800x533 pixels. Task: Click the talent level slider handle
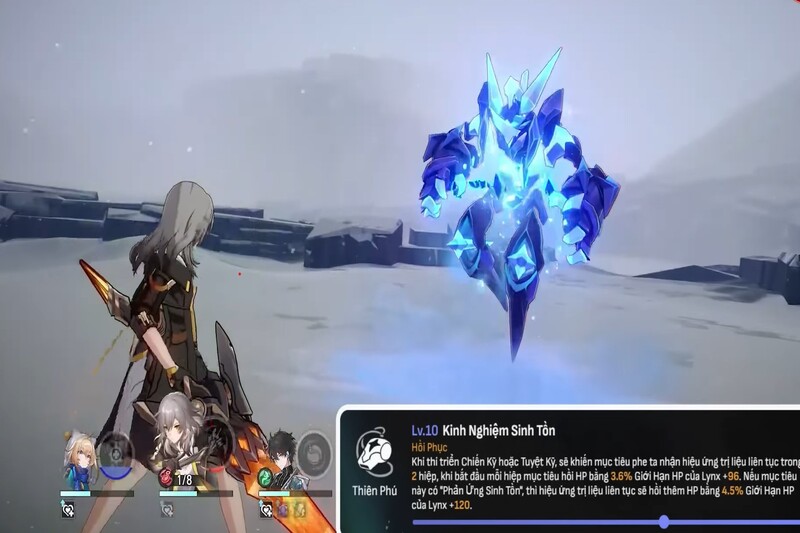(x=664, y=522)
